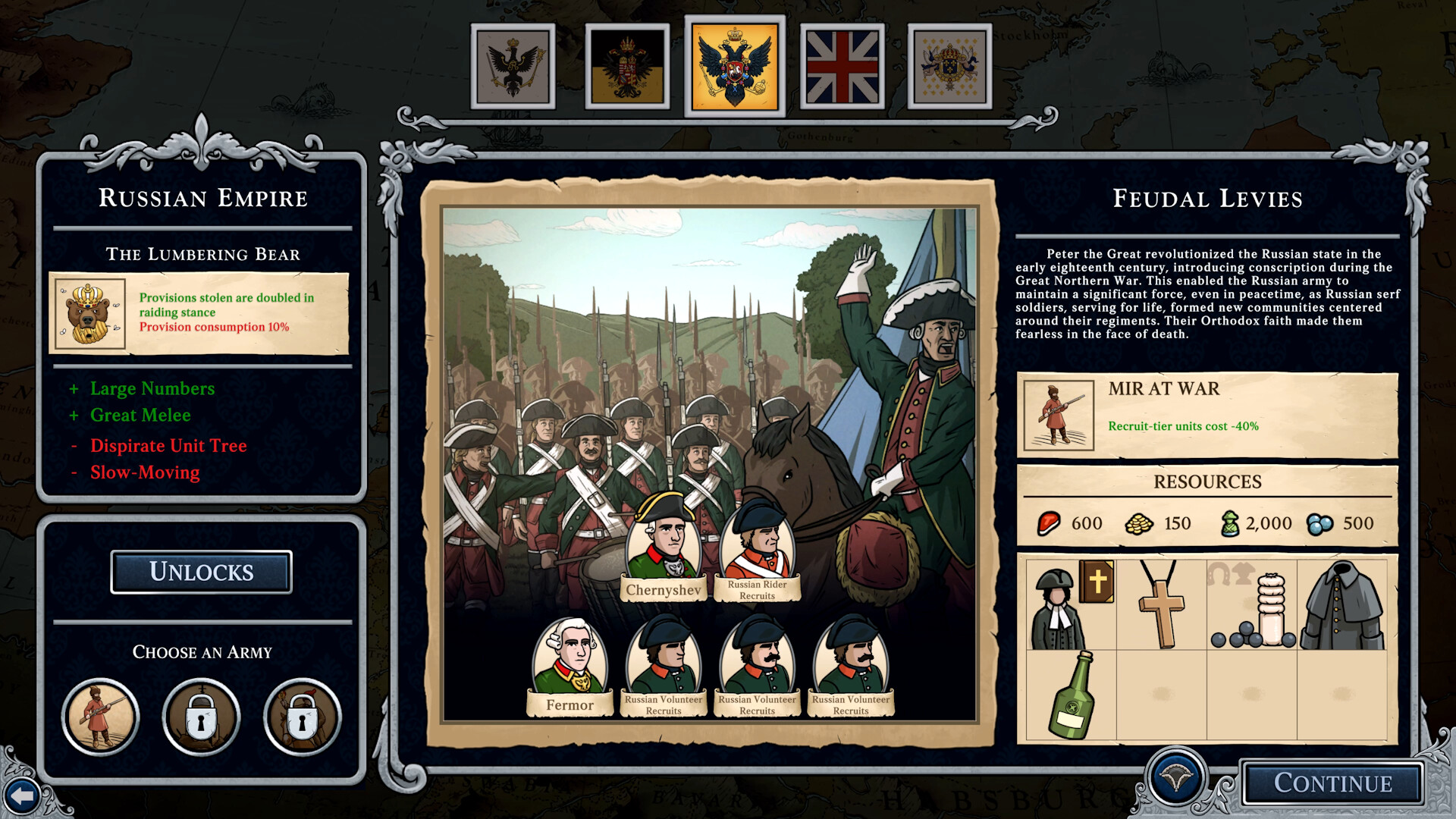Inspect the wooden cross item slot
This screenshot has width=1456, height=819.
click(1161, 604)
